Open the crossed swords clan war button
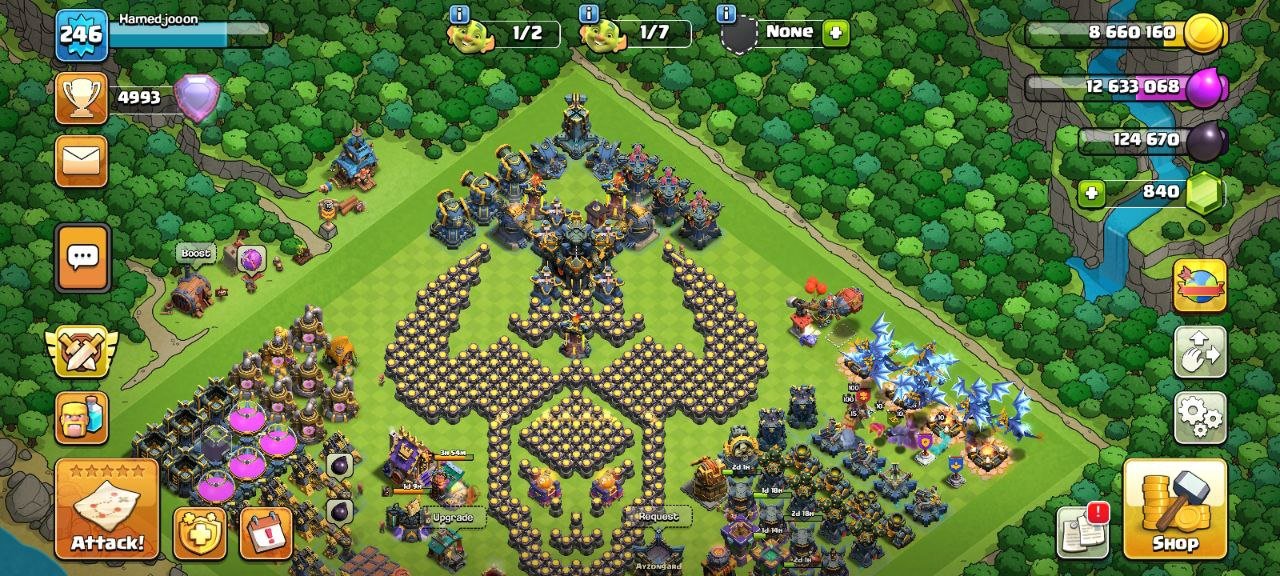The width and height of the screenshot is (1280, 576). coord(81,352)
